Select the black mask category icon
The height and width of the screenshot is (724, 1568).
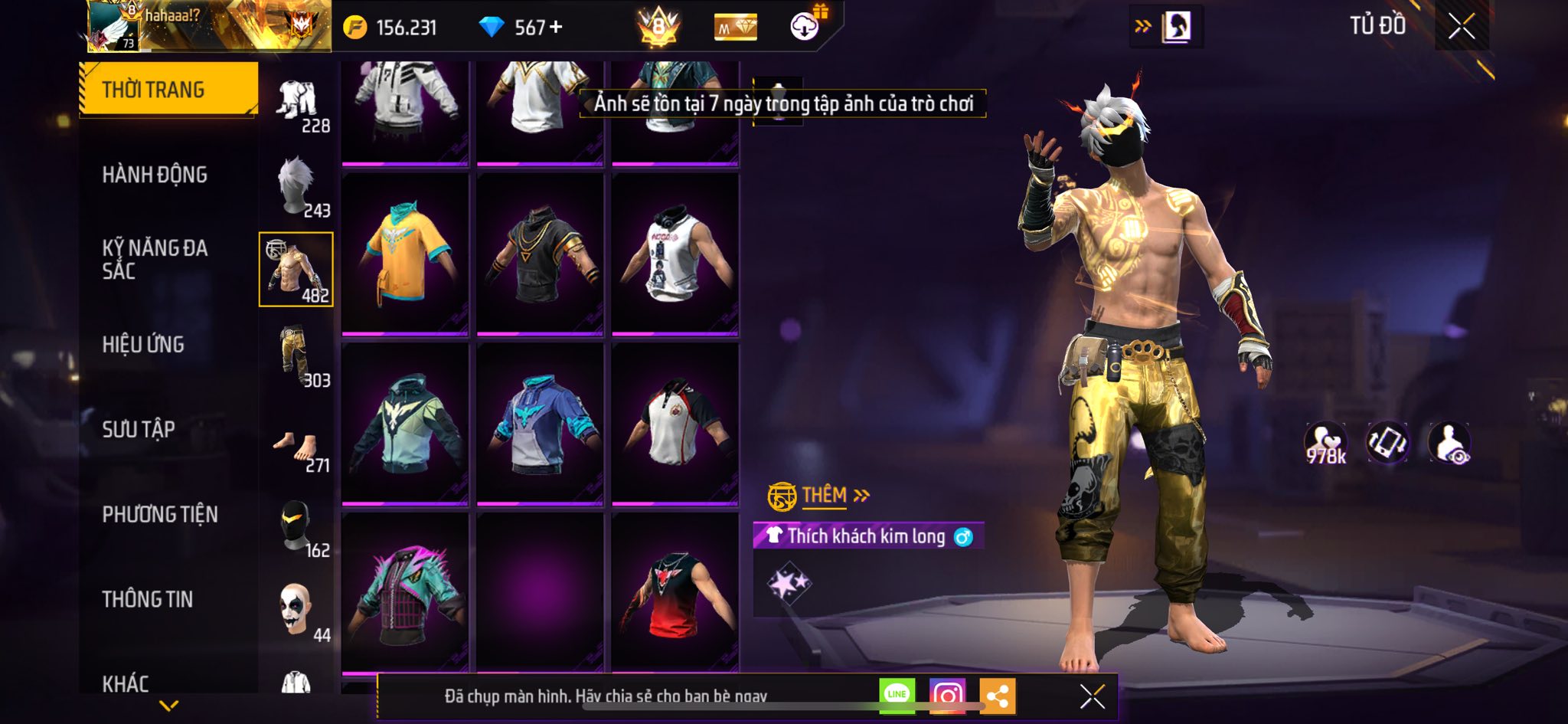[x=297, y=526]
